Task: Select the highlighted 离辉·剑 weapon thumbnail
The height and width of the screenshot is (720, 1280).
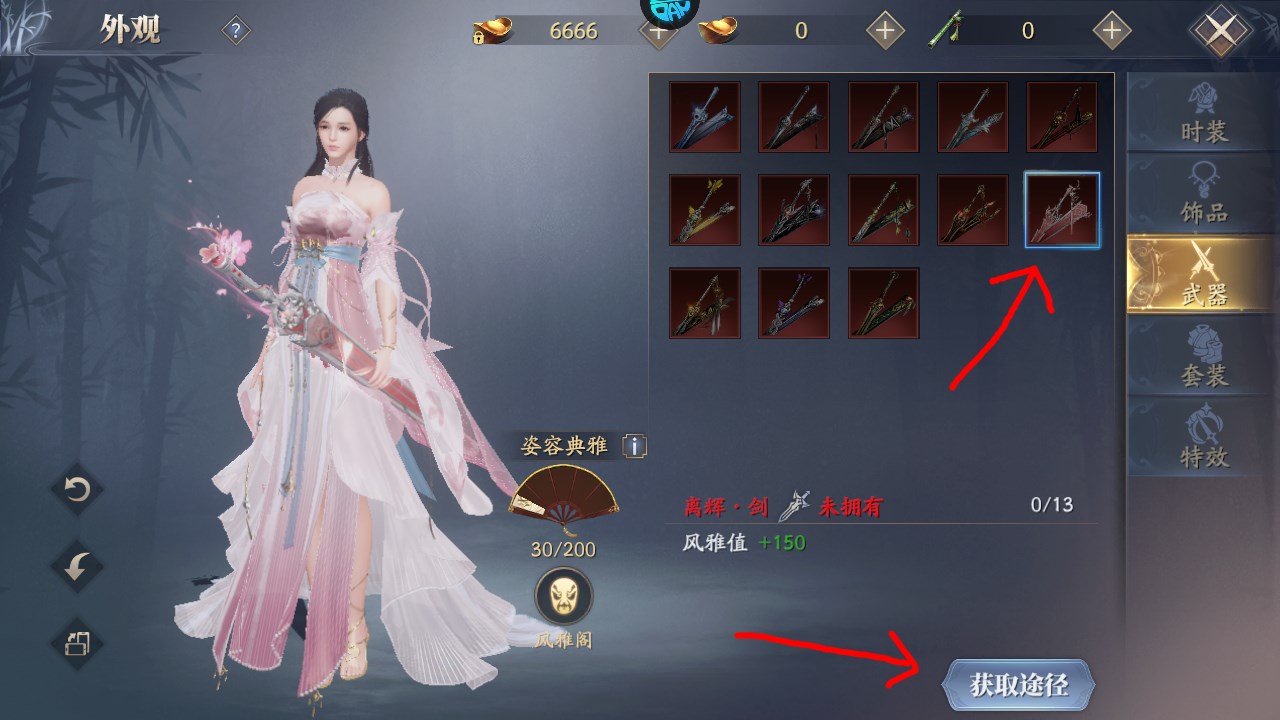Action: coord(1061,210)
